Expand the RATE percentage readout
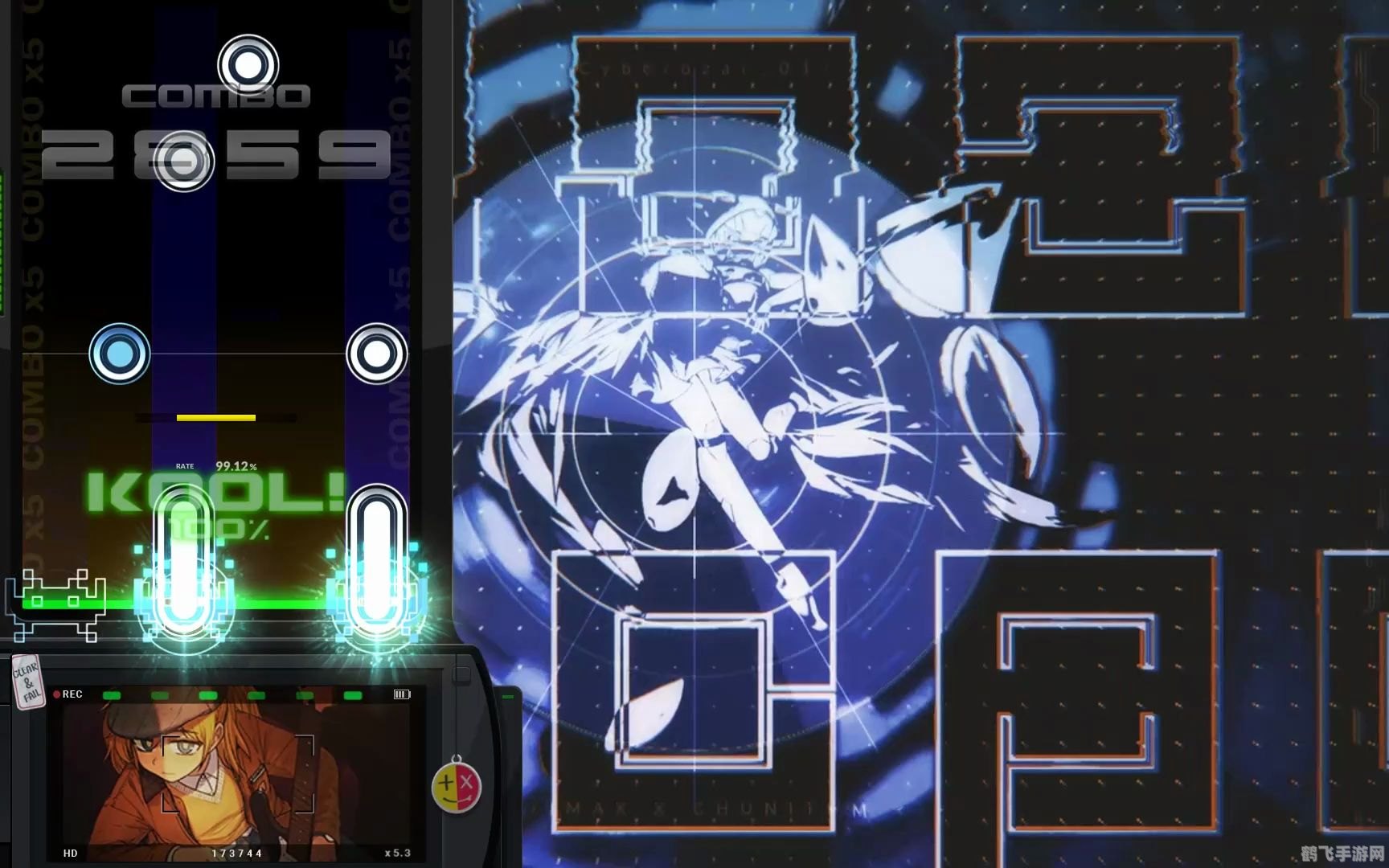 click(x=186, y=465)
